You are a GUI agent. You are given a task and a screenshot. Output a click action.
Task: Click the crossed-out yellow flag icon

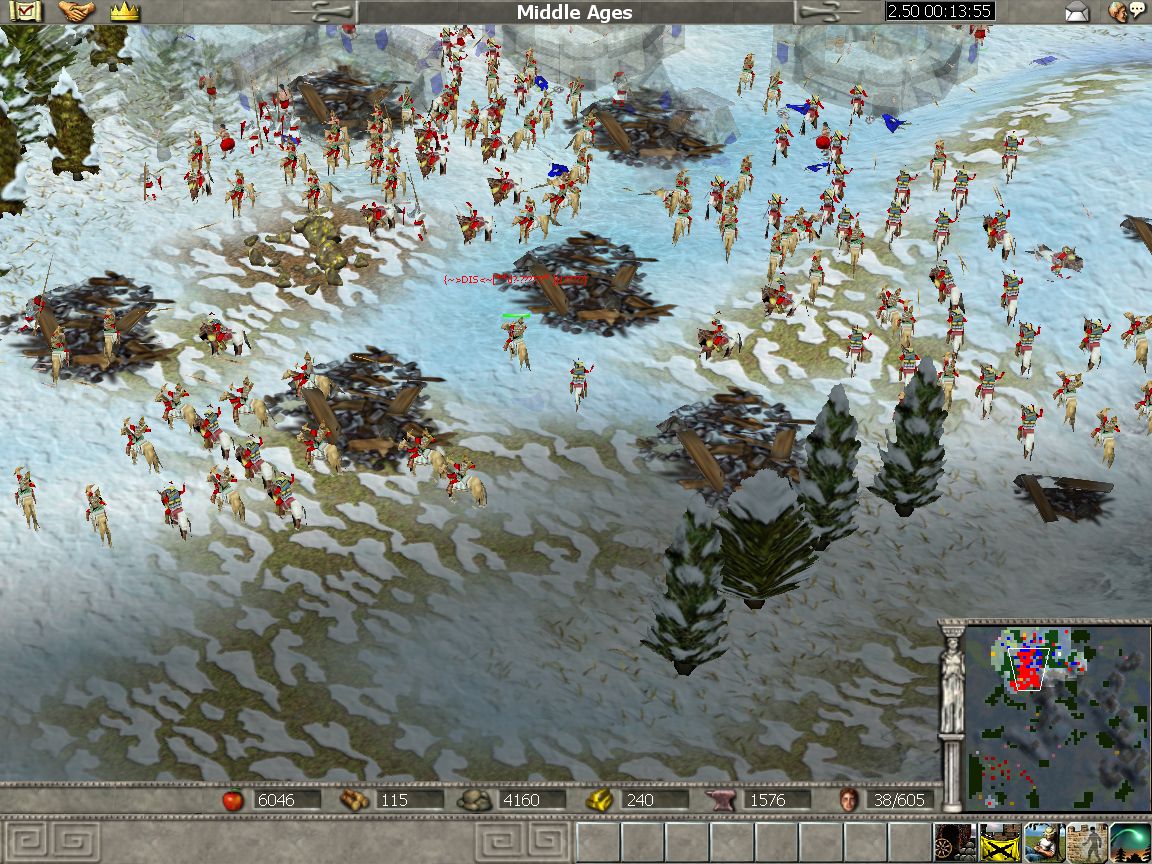[999, 843]
